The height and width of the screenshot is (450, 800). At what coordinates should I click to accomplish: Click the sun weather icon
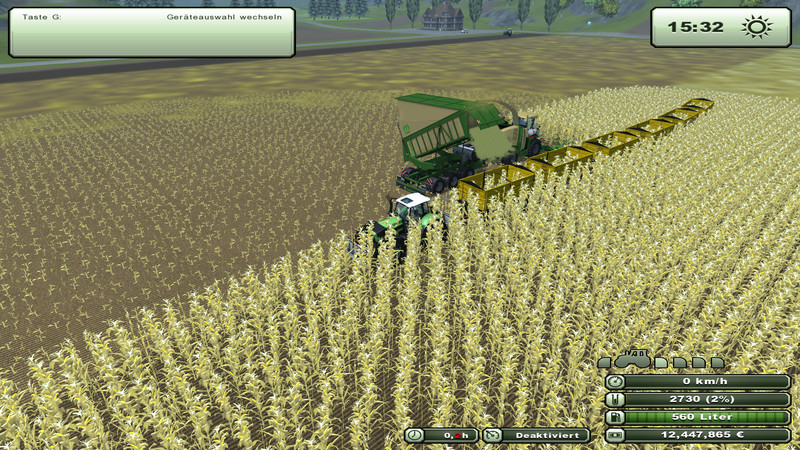[x=757, y=27]
